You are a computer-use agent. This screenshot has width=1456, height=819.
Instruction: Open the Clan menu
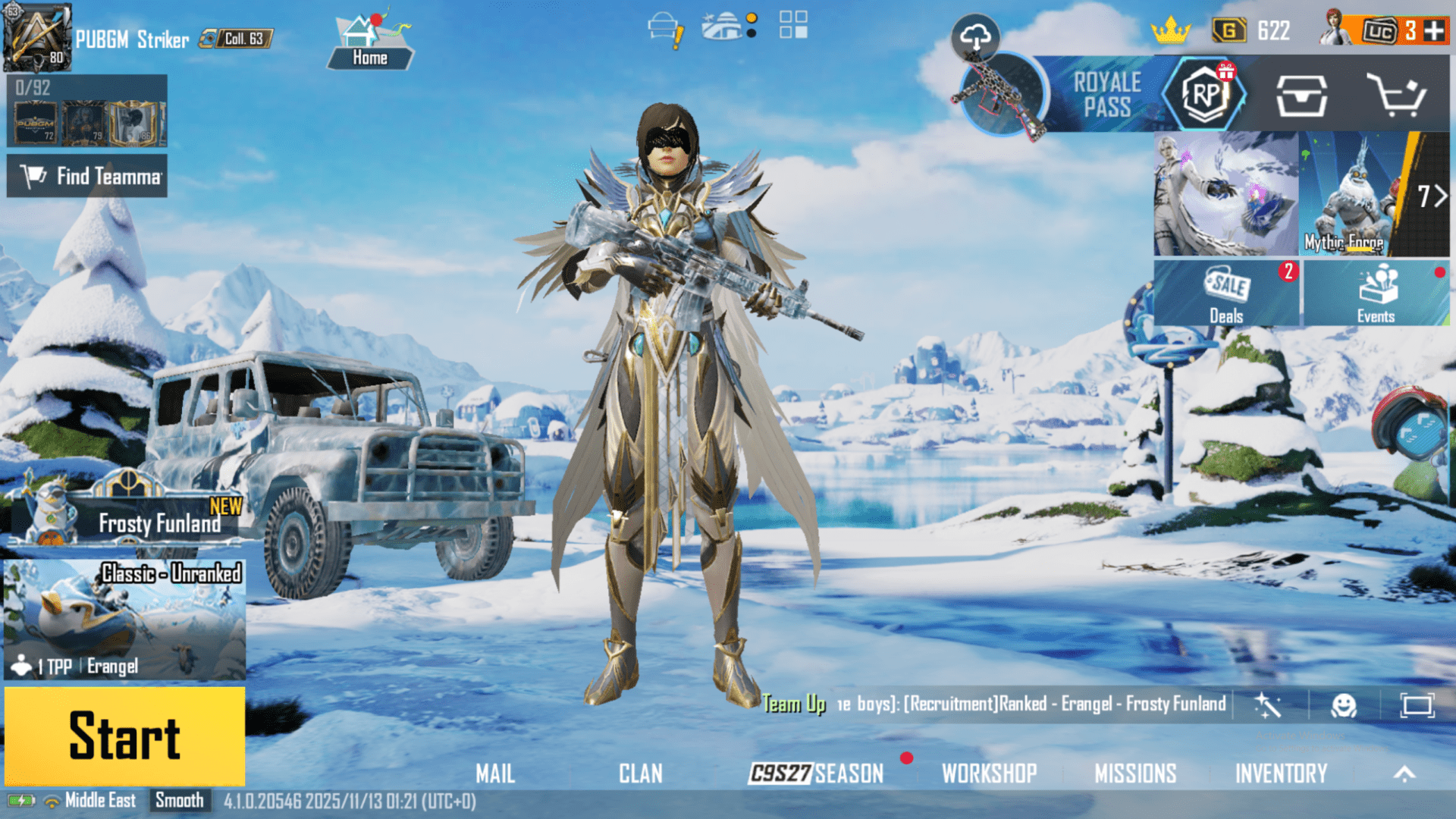(641, 773)
